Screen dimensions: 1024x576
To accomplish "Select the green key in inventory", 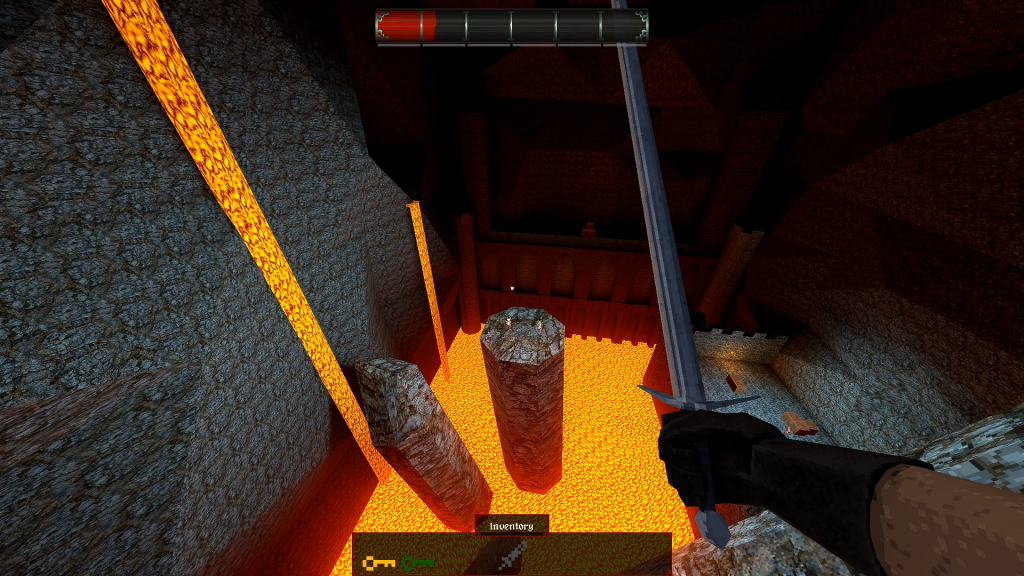I will [418, 563].
